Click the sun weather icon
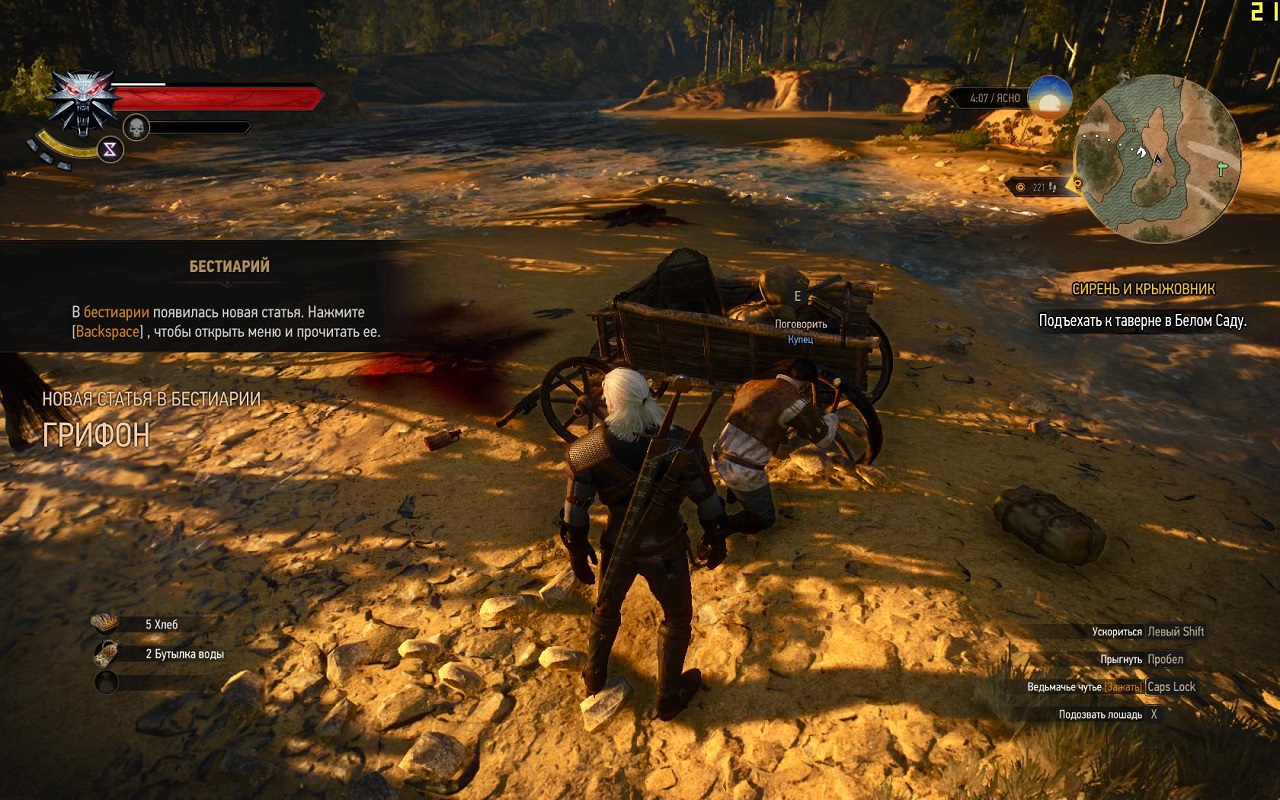Screen dimensions: 1280x800 pyautogui.click(x=1050, y=97)
